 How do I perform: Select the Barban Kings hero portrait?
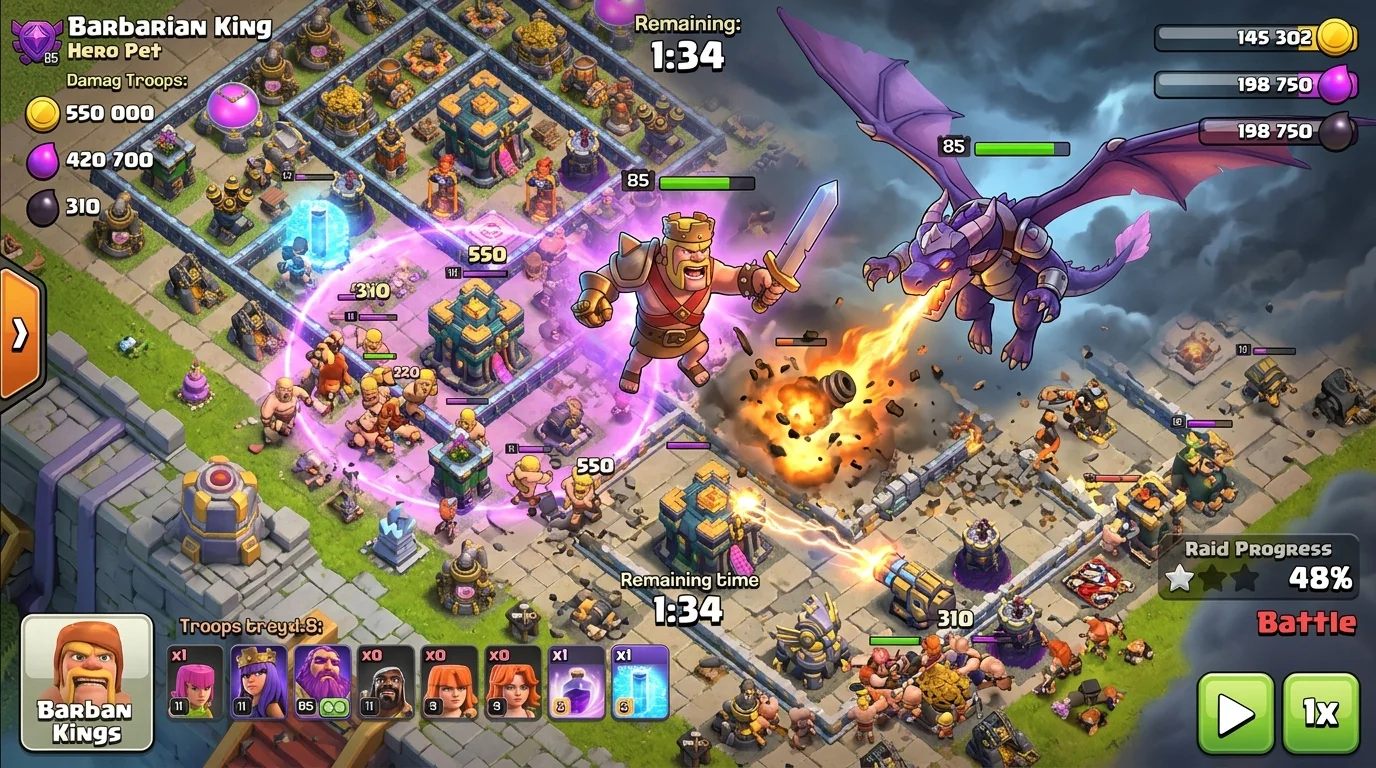point(87,682)
